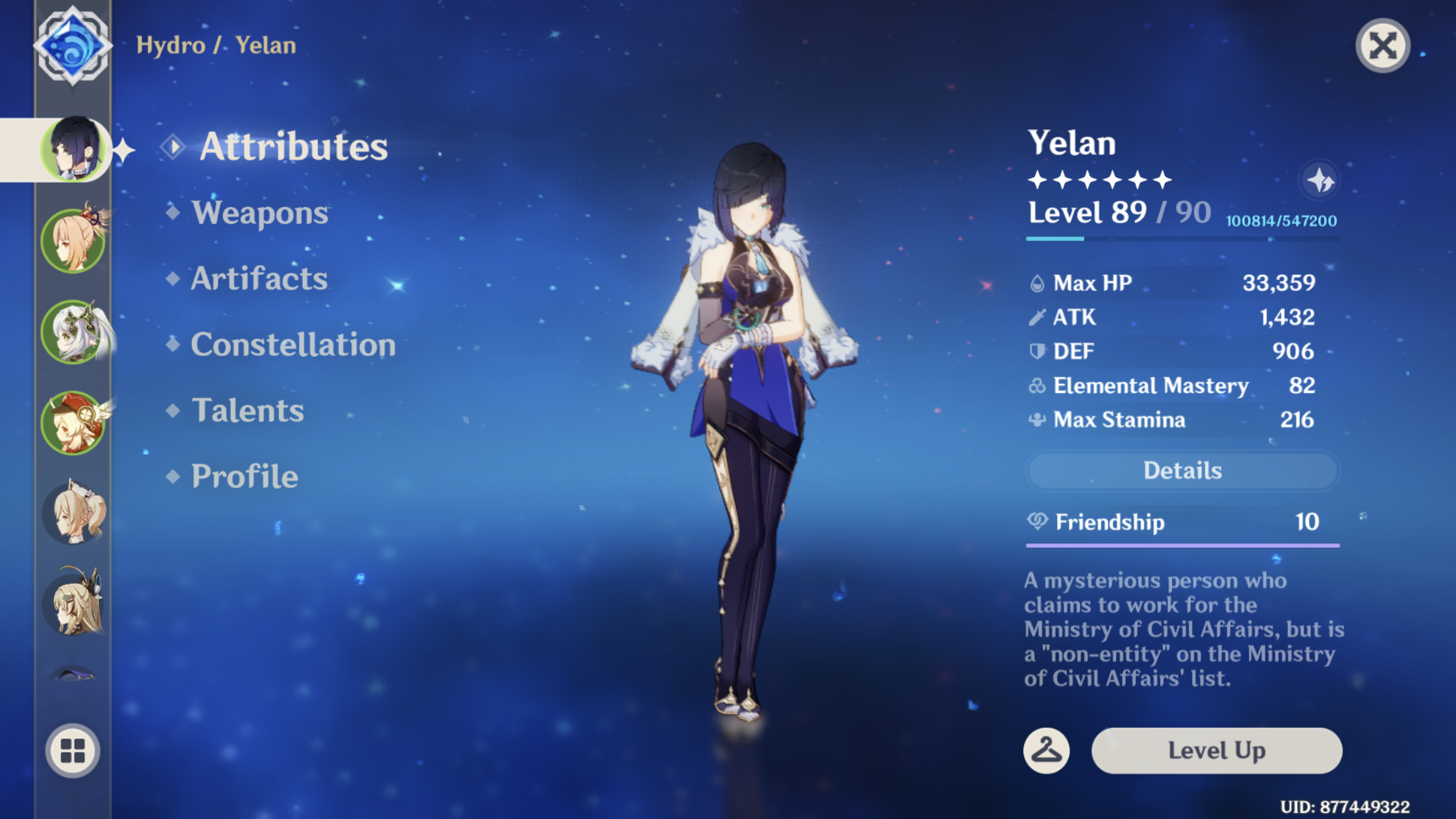Click the Friendship emblem icon
1456x819 pixels.
[1039, 522]
